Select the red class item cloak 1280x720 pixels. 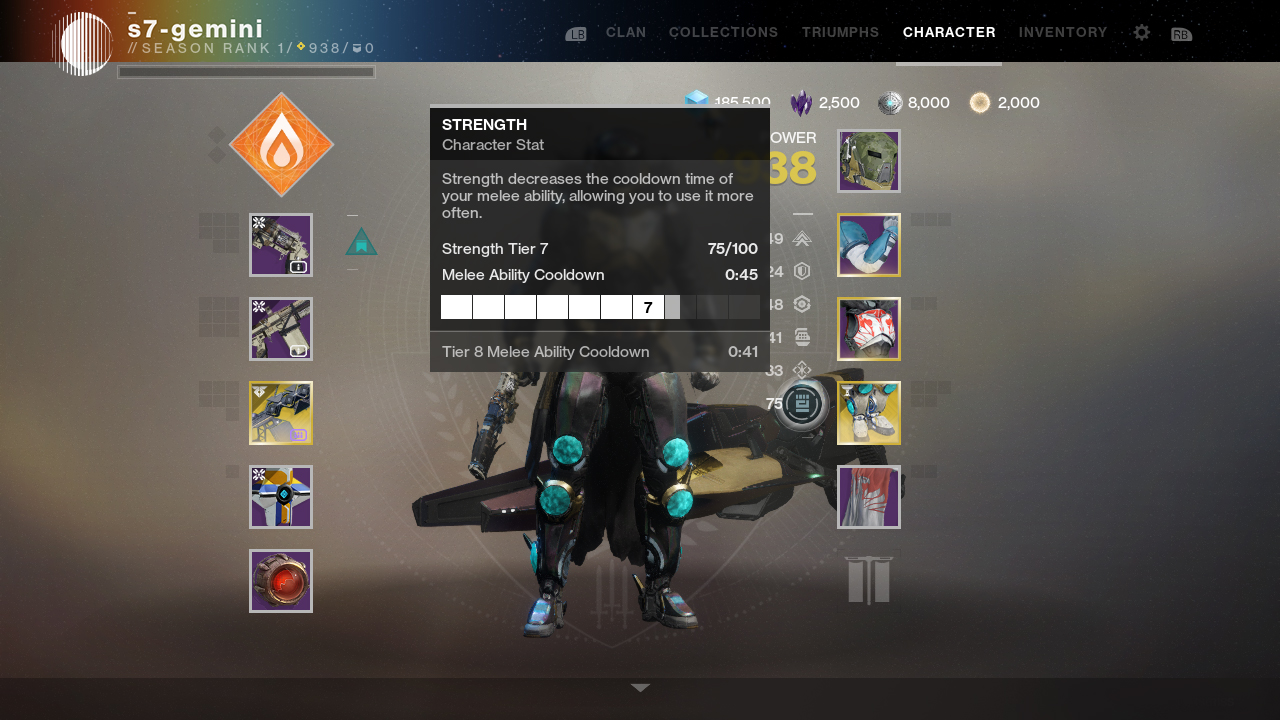tap(868, 497)
